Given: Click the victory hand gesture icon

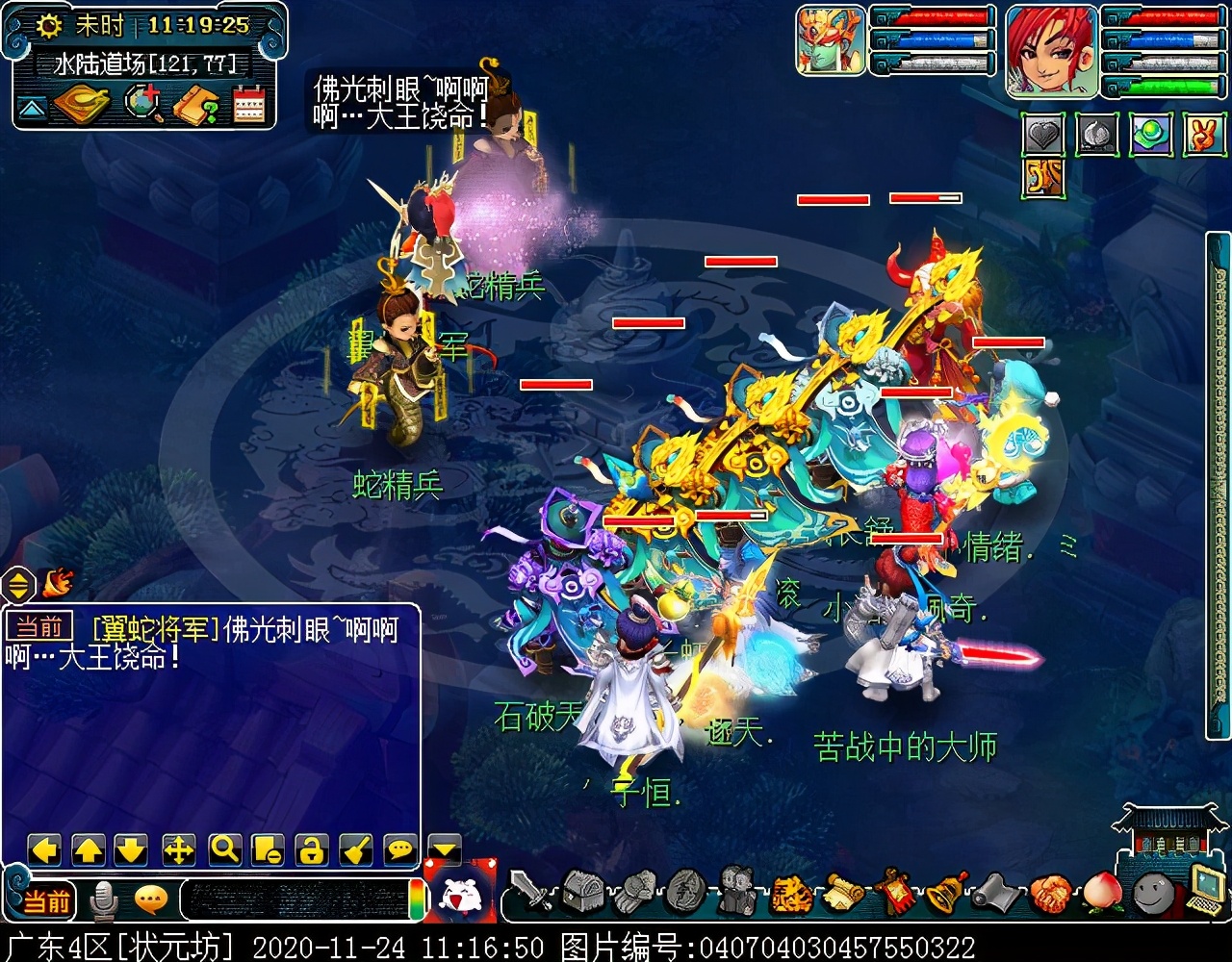Looking at the screenshot, I should coord(1200,136).
